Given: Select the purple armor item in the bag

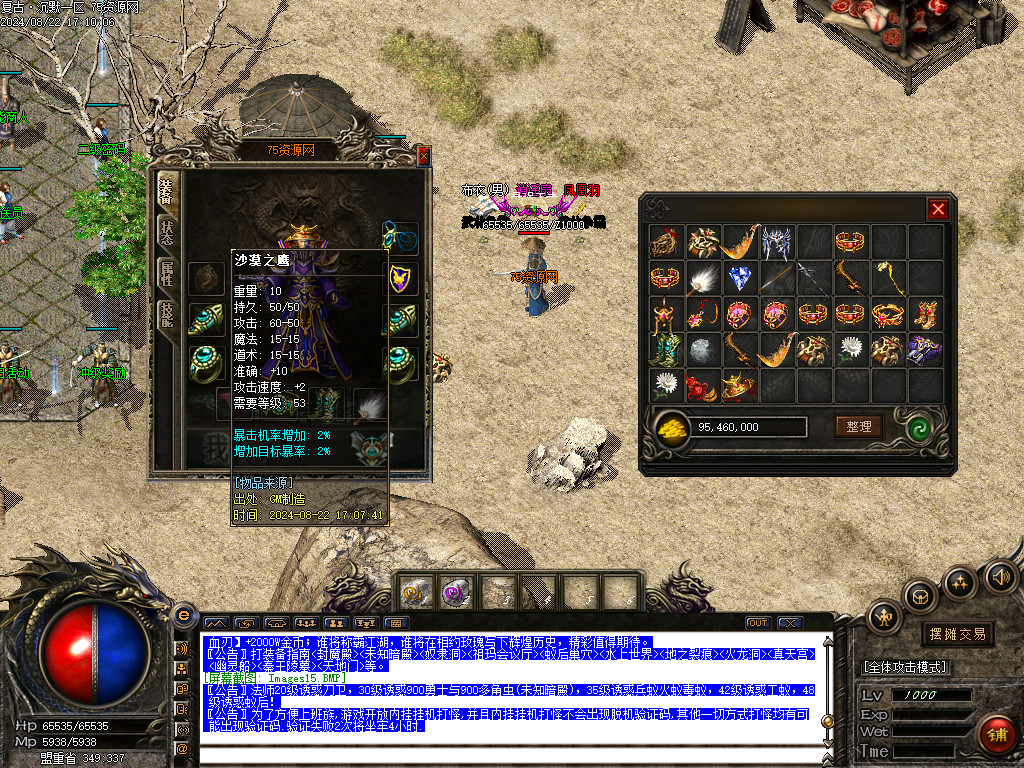Looking at the screenshot, I should point(924,349).
